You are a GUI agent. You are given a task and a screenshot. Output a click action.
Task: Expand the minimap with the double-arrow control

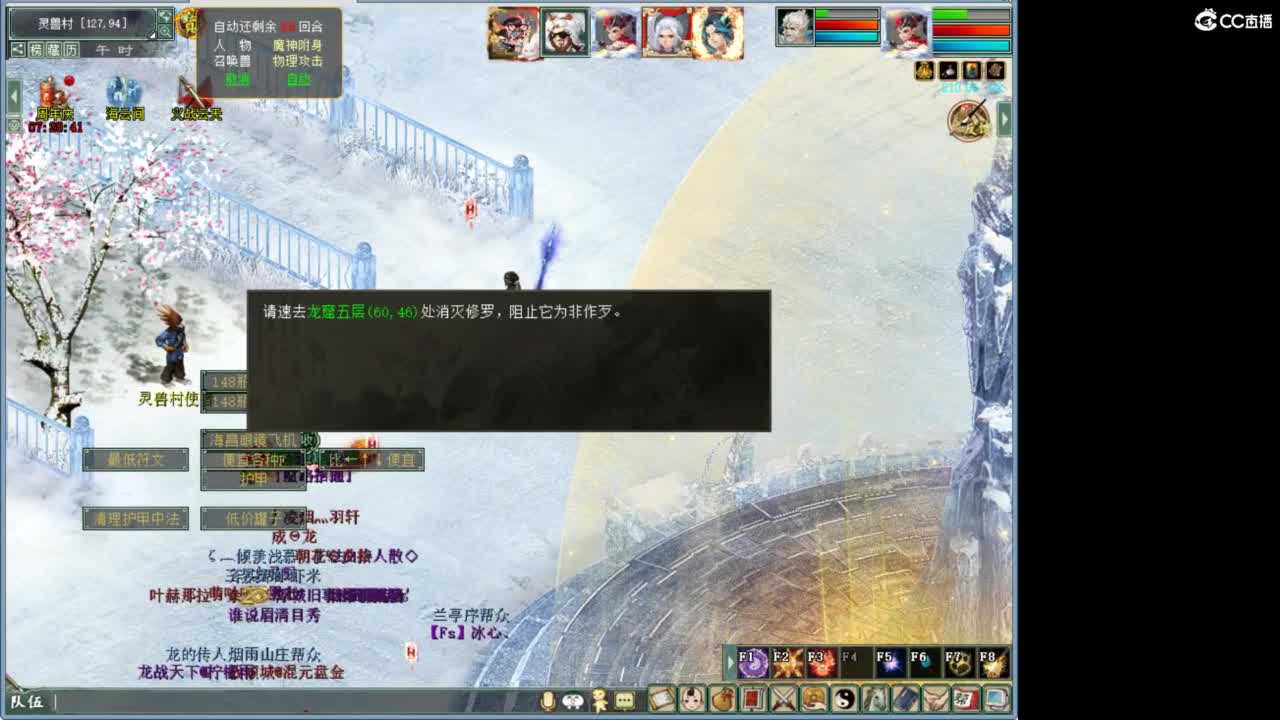coord(165,17)
